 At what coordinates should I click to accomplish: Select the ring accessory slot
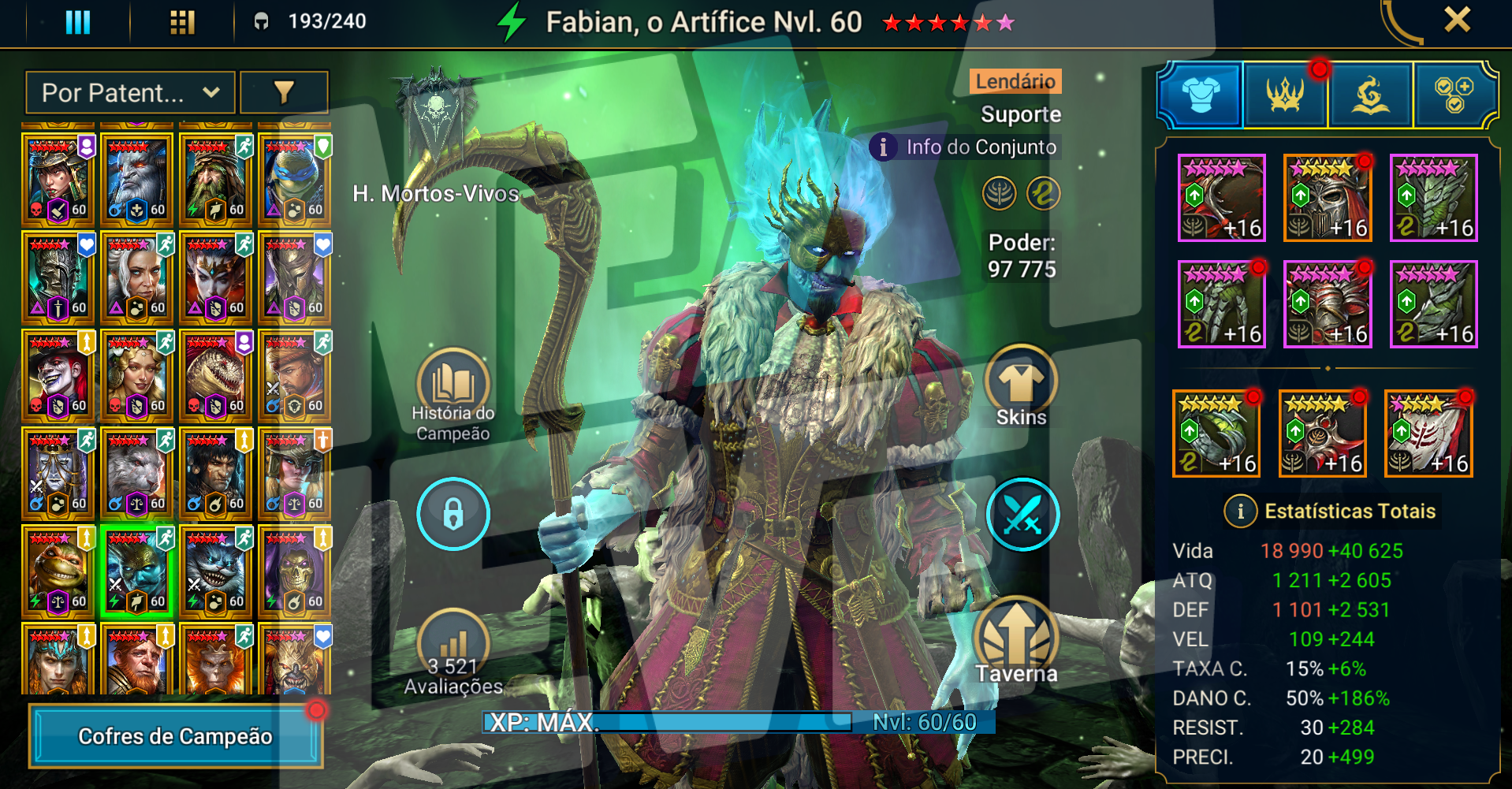pyautogui.click(x=1216, y=434)
